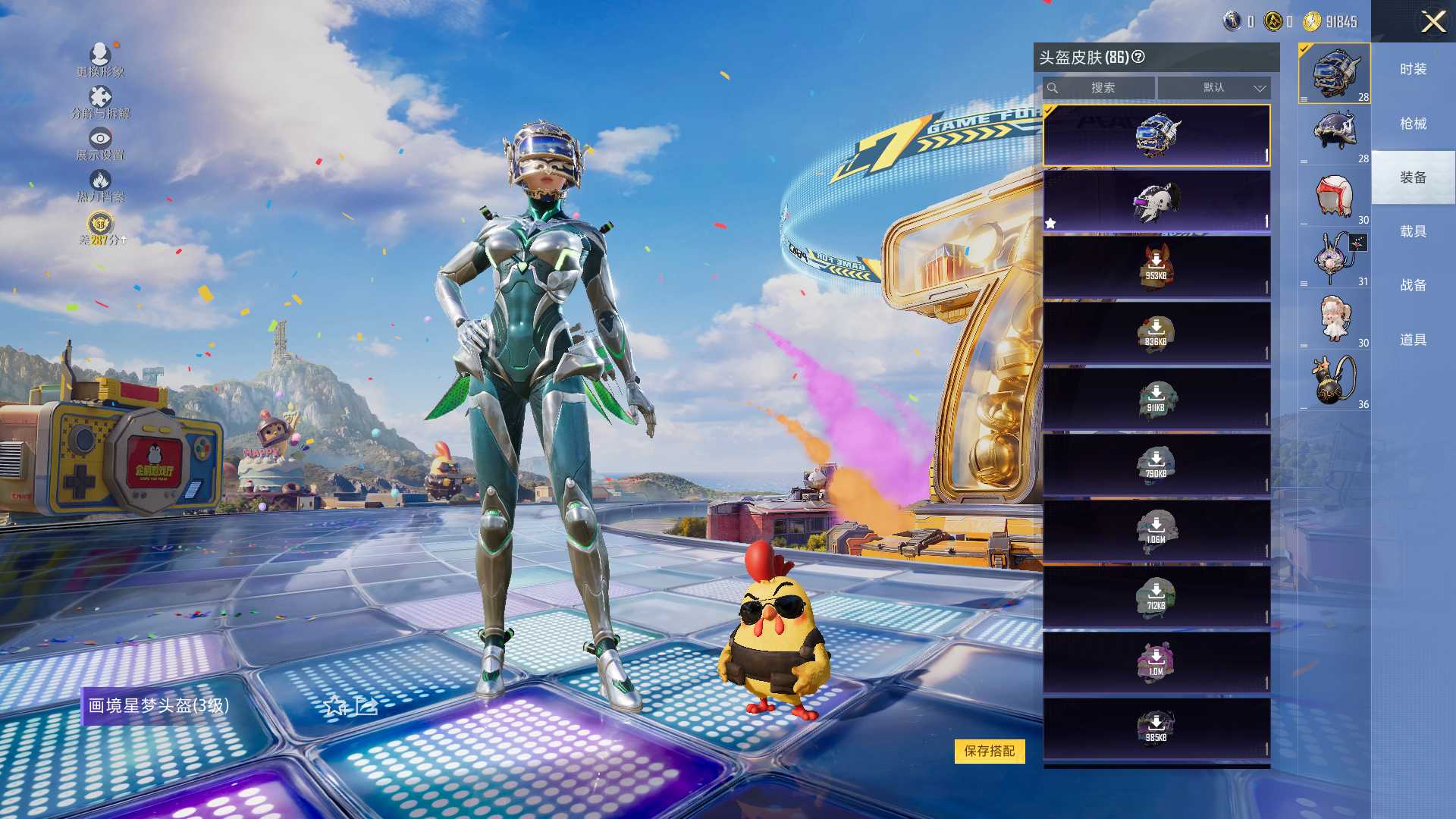The width and height of the screenshot is (1456, 819).
Task: Open the 枪械 category tab
Action: click(1413, 124)
